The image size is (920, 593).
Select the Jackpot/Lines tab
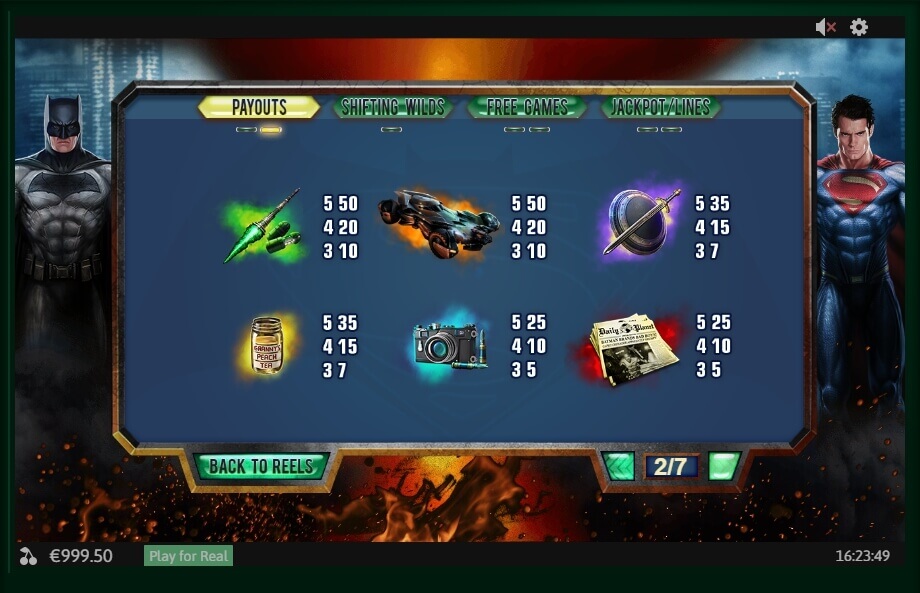(660, 107)
